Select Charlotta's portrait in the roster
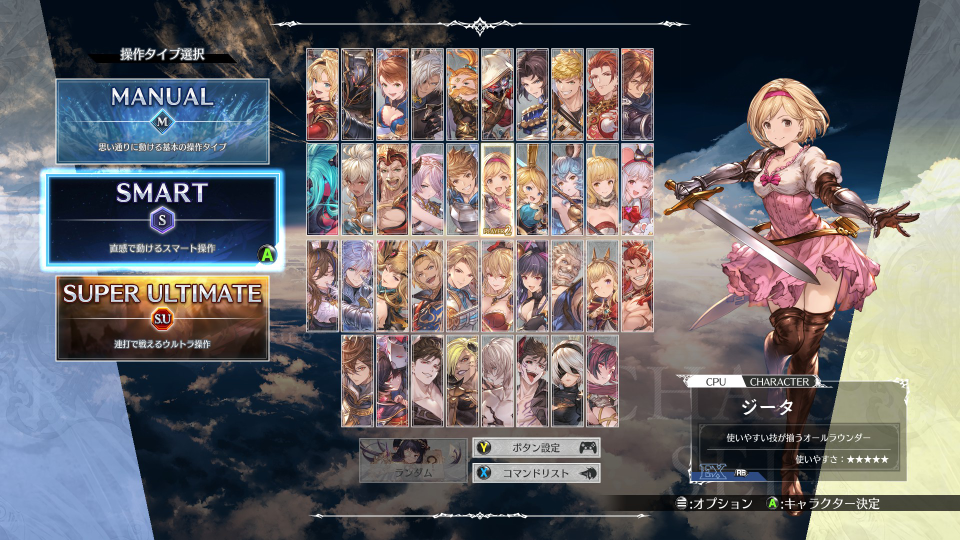This screenshot has width=960, height=540. tap(532, 189)
